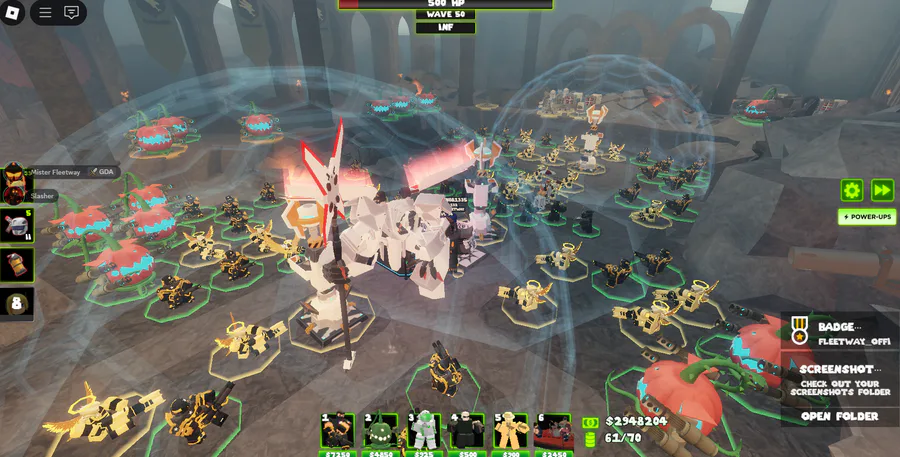900x457 pixels.
Task: Open the Roblox logo menu
Action: (x=13, y=13)
